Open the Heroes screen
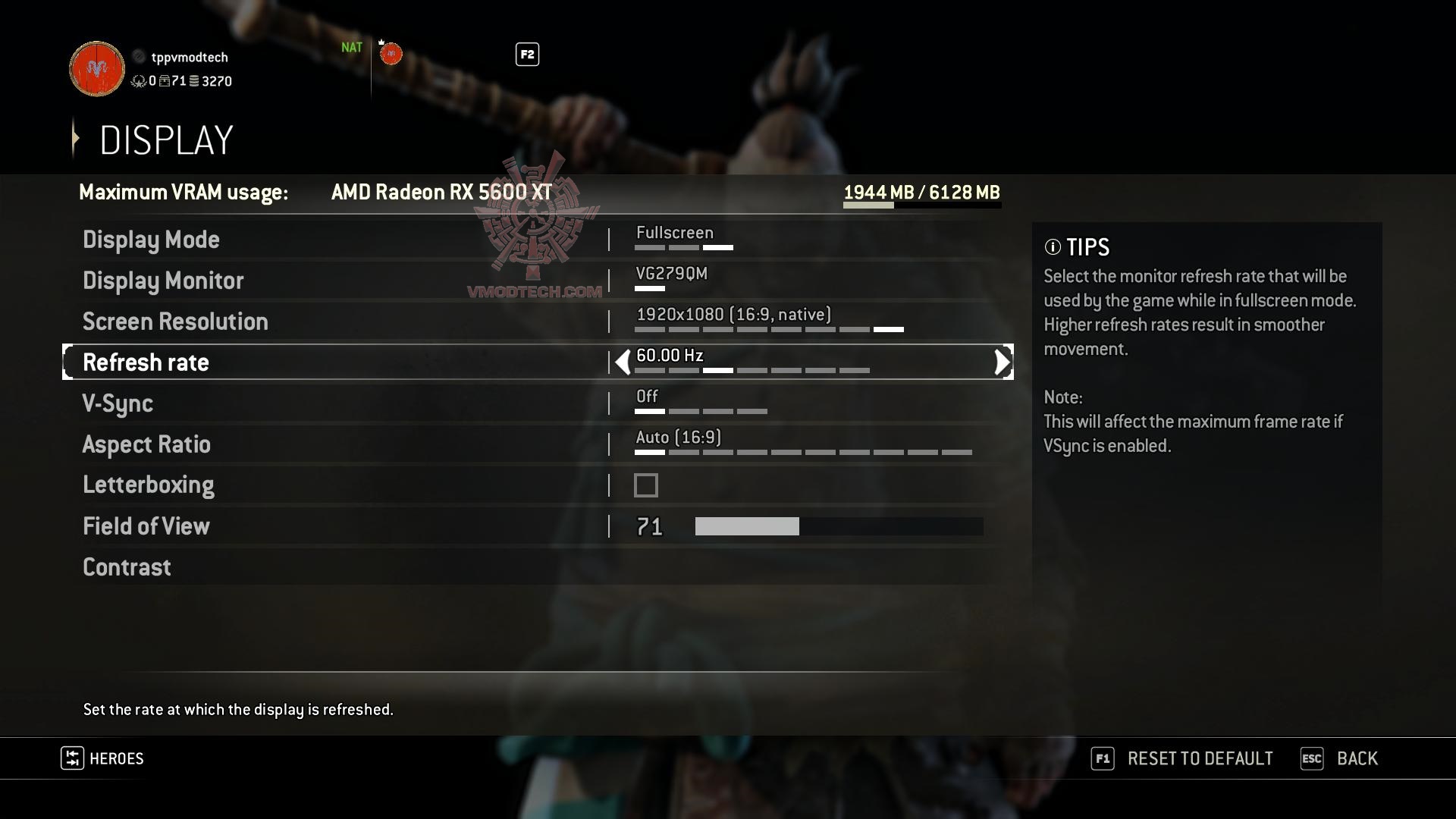This screenshot has height=819, width=1456. tap(115, 758)
